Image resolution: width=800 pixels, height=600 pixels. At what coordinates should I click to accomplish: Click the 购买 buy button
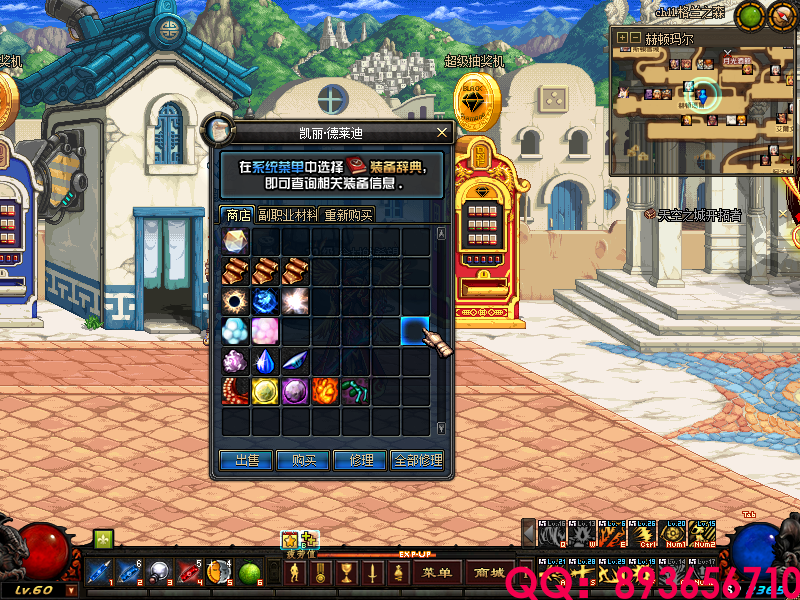point(304,460)
